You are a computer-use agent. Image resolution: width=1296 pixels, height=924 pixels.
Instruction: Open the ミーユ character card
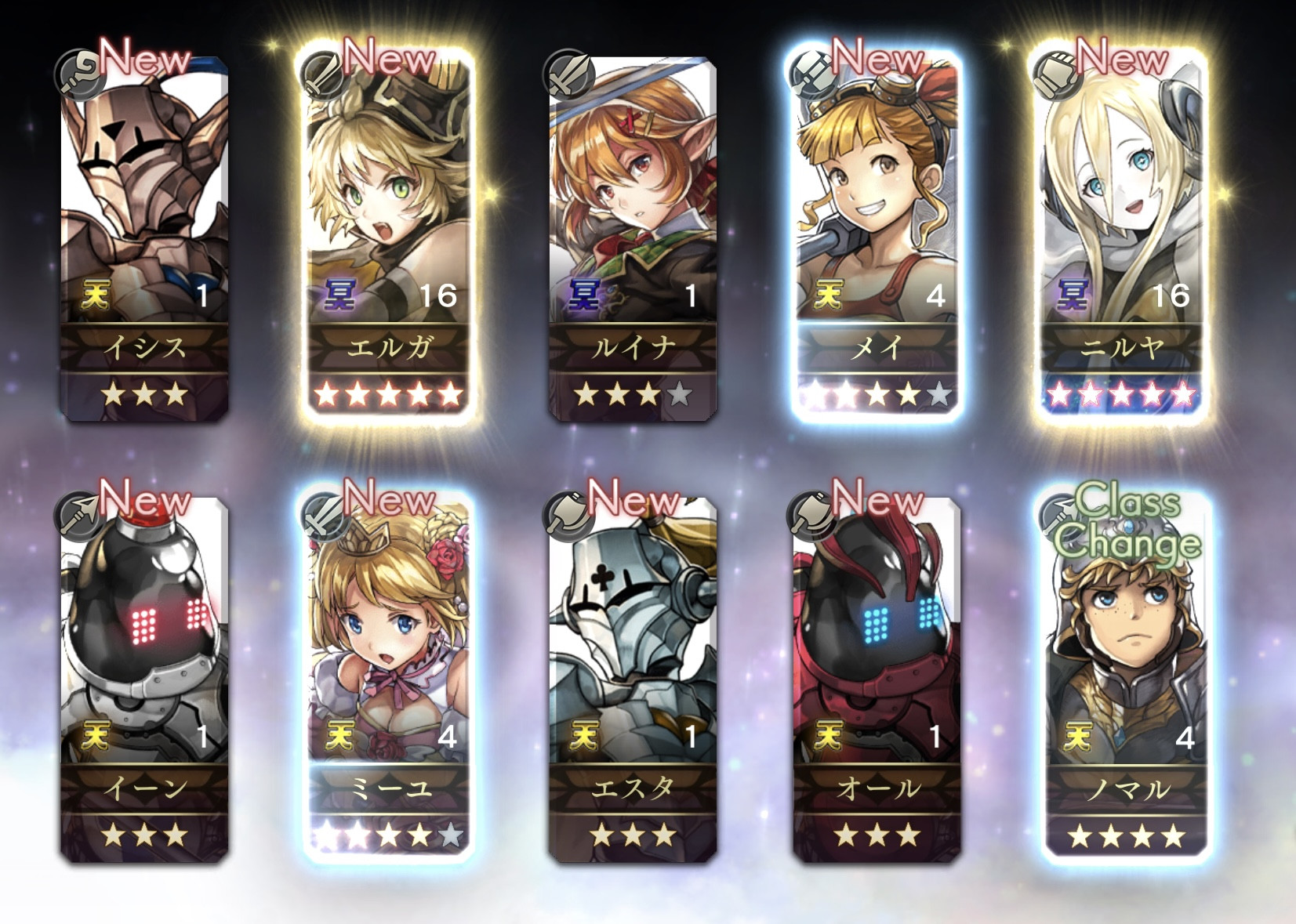389,678
